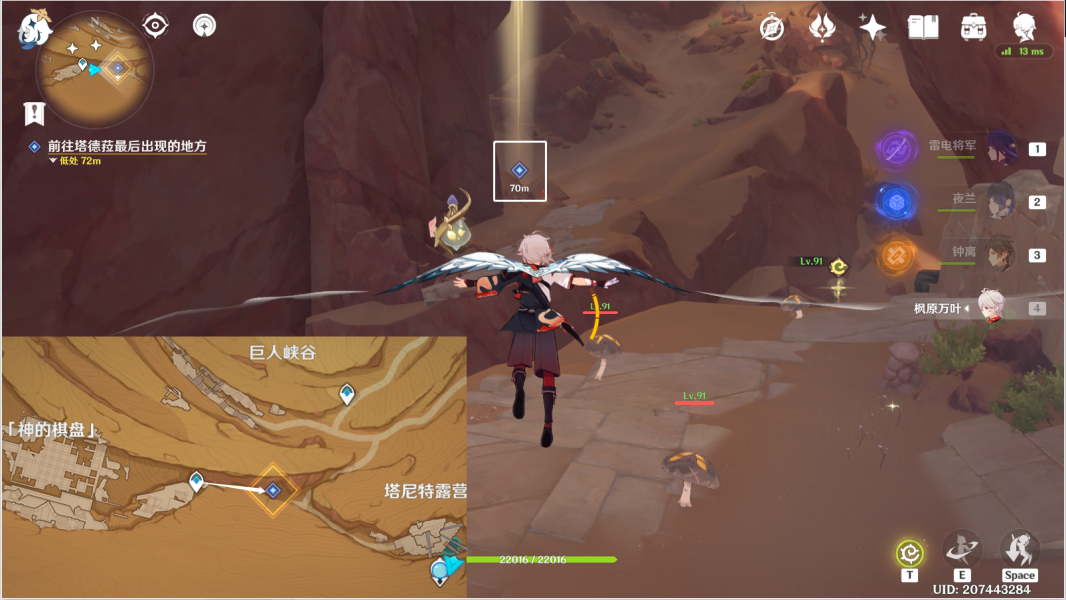Click the jump character silhouette icon
Image resolution: width=1066 pixels, height=600 pixels.
pos(1020,549)
